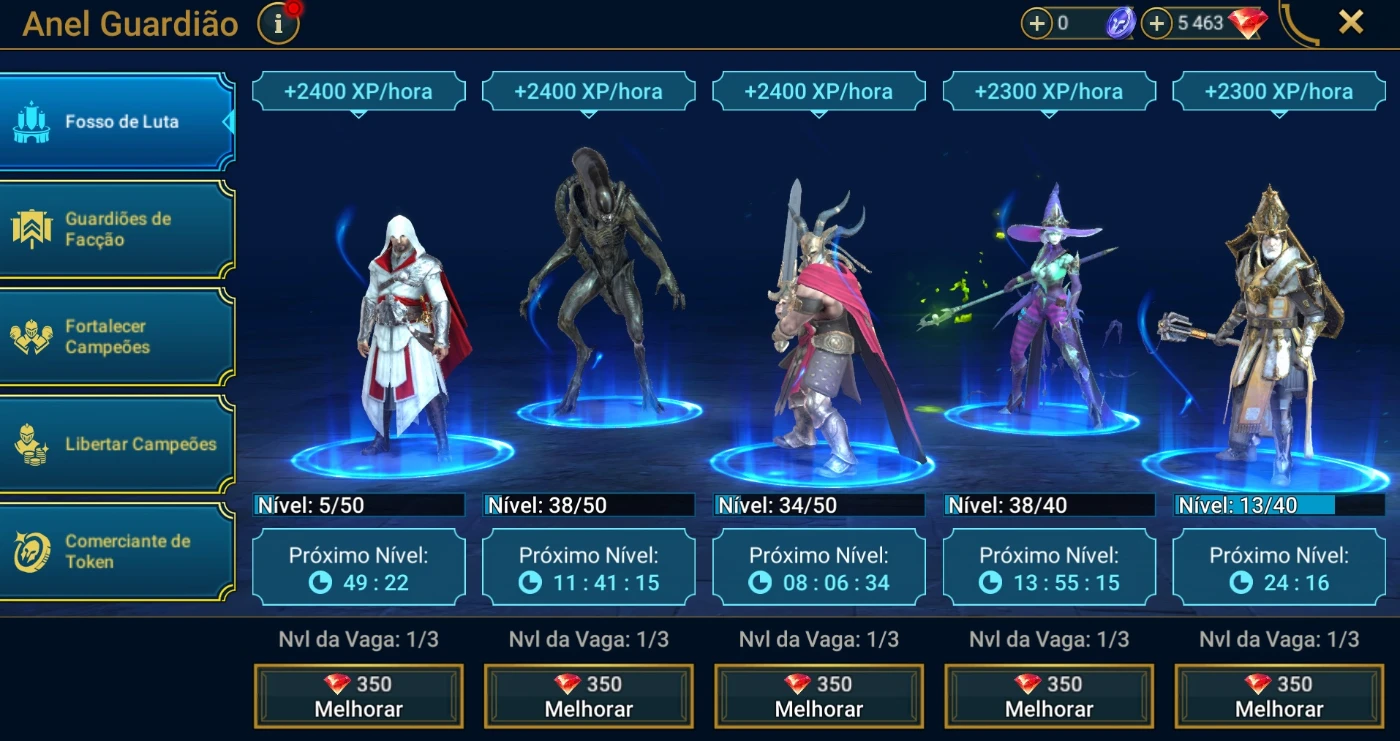1400x741 pixels.
Task: Go to Libertar Campeões section
Action: pyautogui.click(x=116, y=444)
